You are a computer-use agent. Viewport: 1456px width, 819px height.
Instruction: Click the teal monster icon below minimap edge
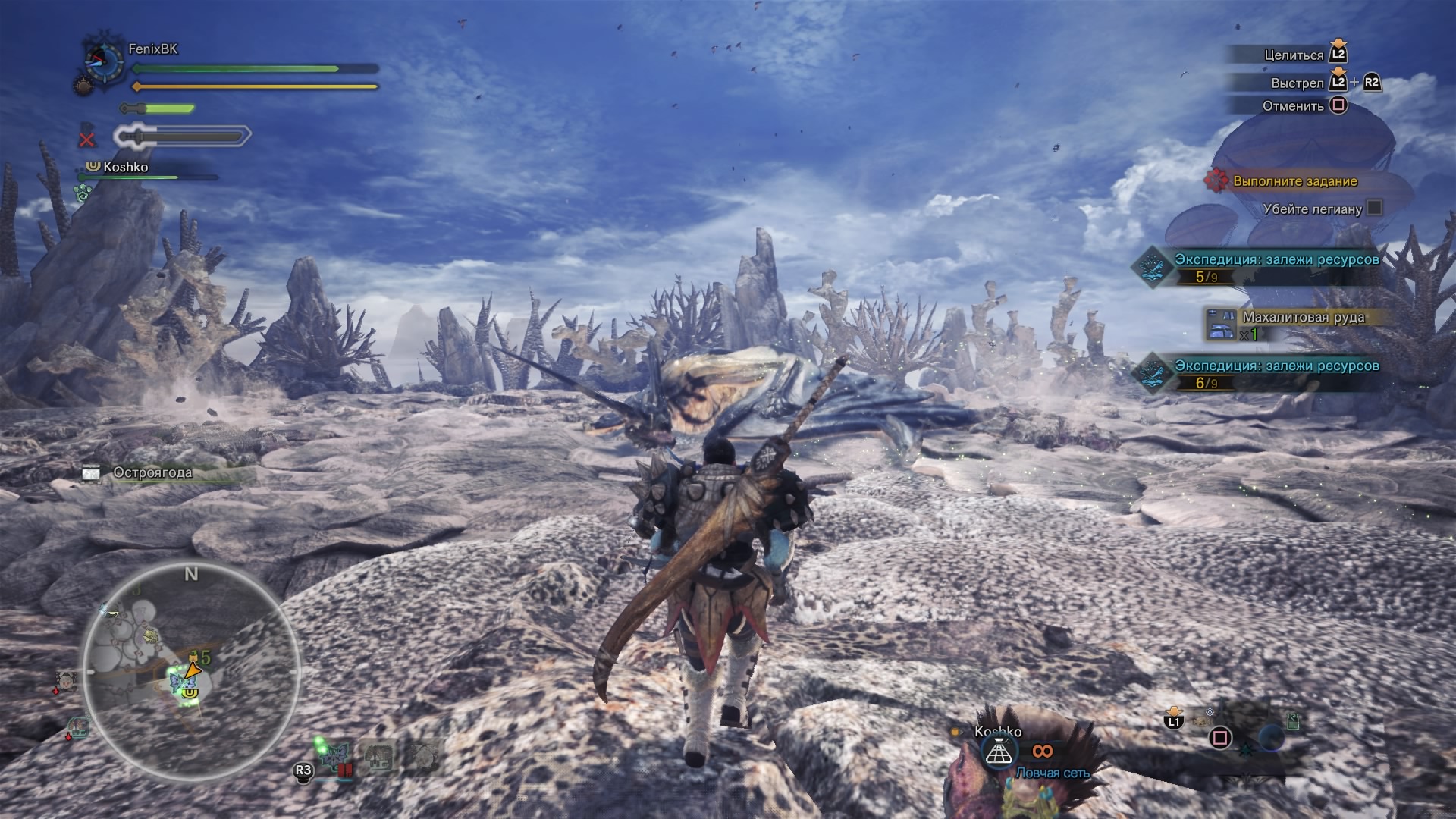(x=77, y=730)
